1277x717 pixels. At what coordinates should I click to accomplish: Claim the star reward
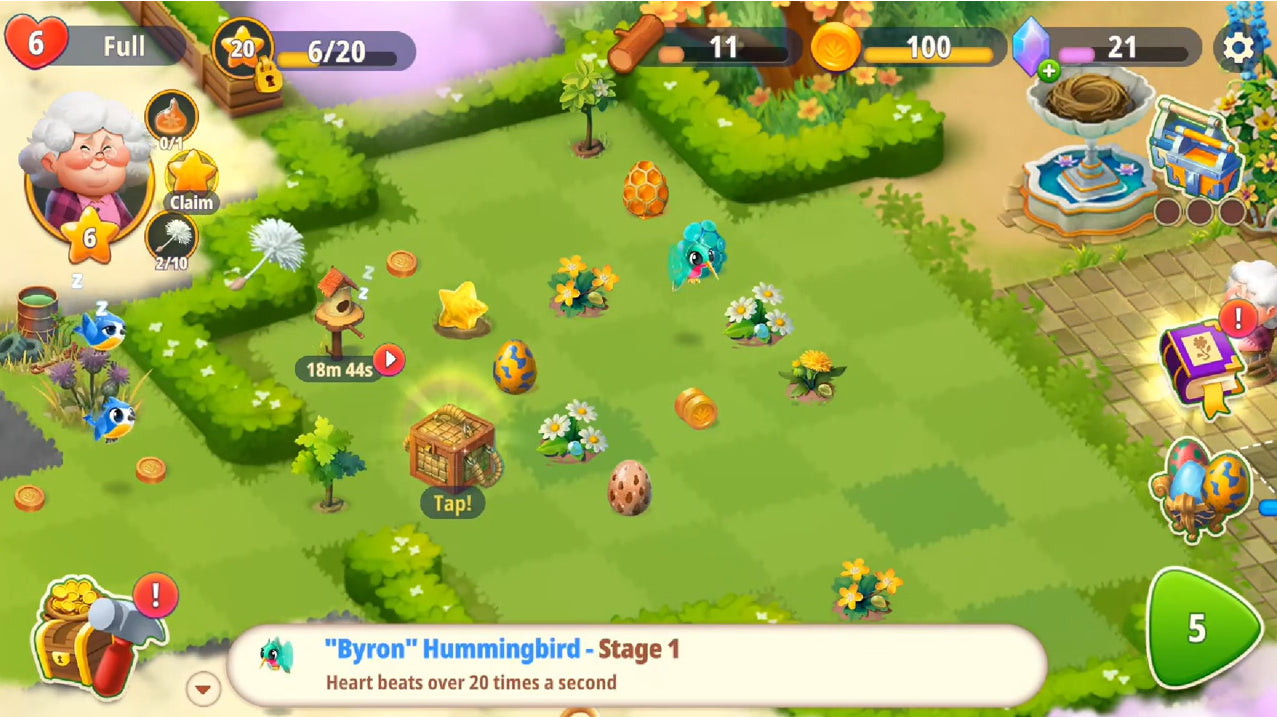(x=191, y=181)
